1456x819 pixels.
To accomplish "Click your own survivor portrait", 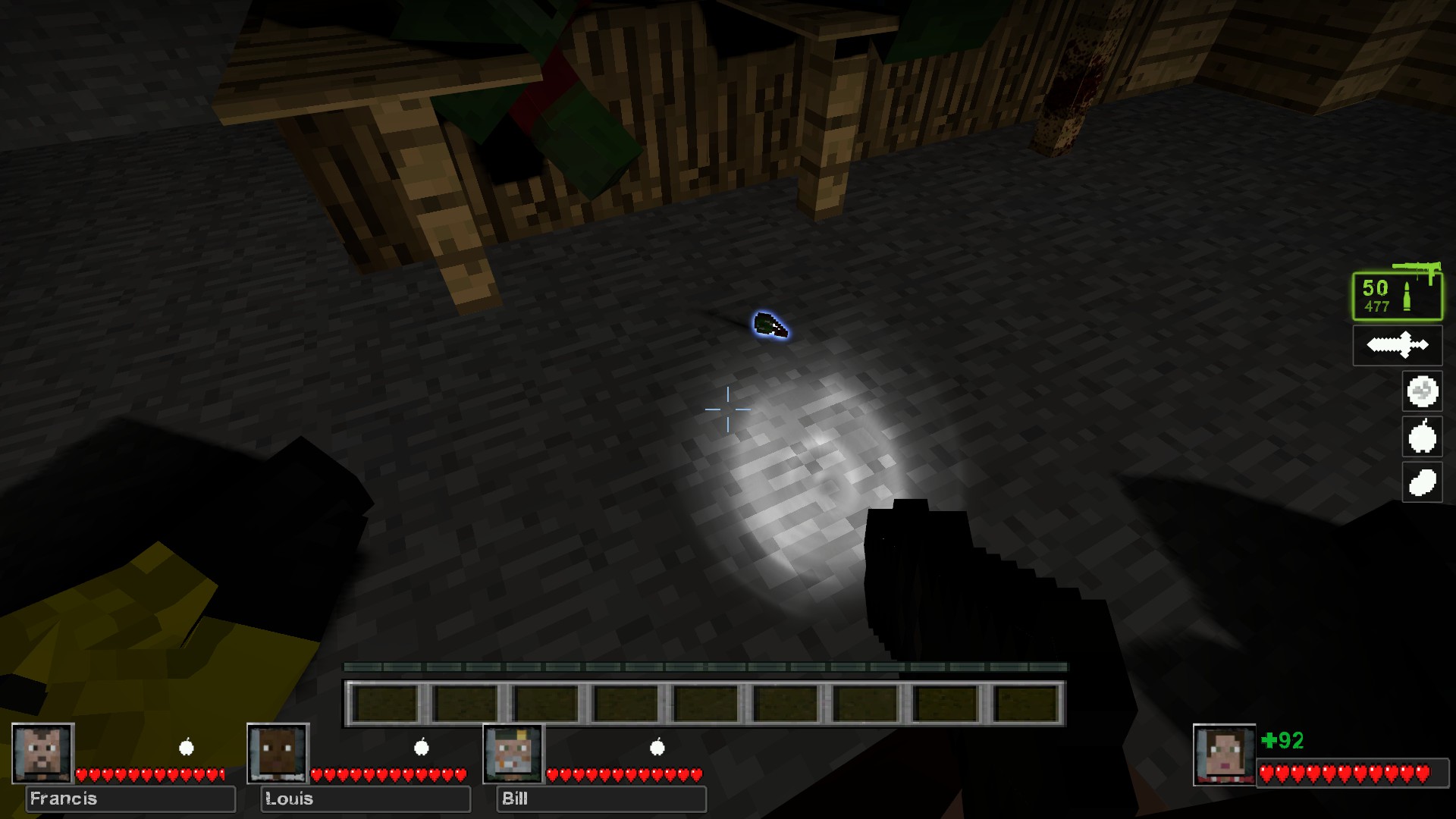I will coord(1223,755).
